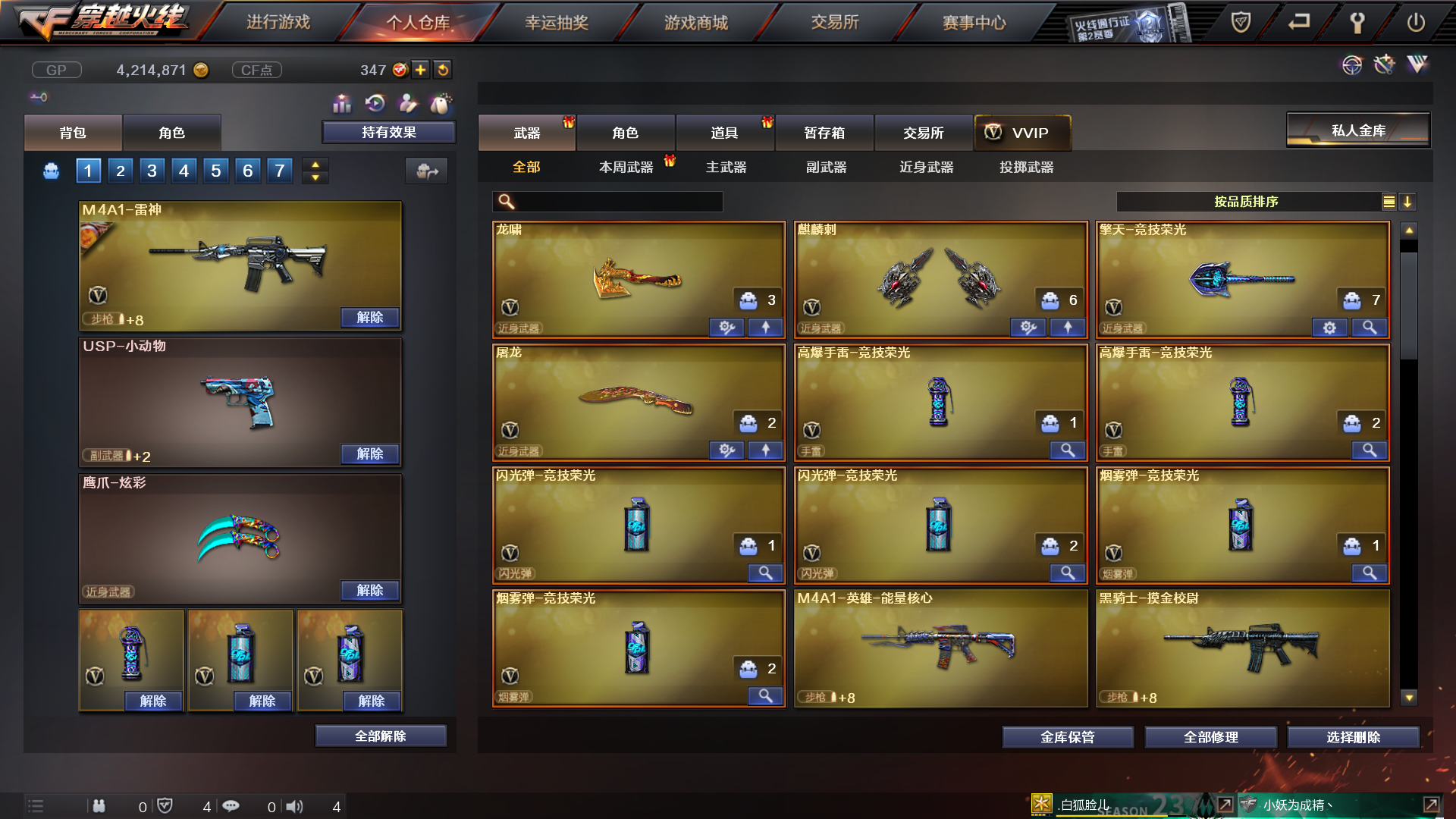Click the 全部修理 button
1456x819 pixels.
pyautogui.click(x=1211, y=736)
